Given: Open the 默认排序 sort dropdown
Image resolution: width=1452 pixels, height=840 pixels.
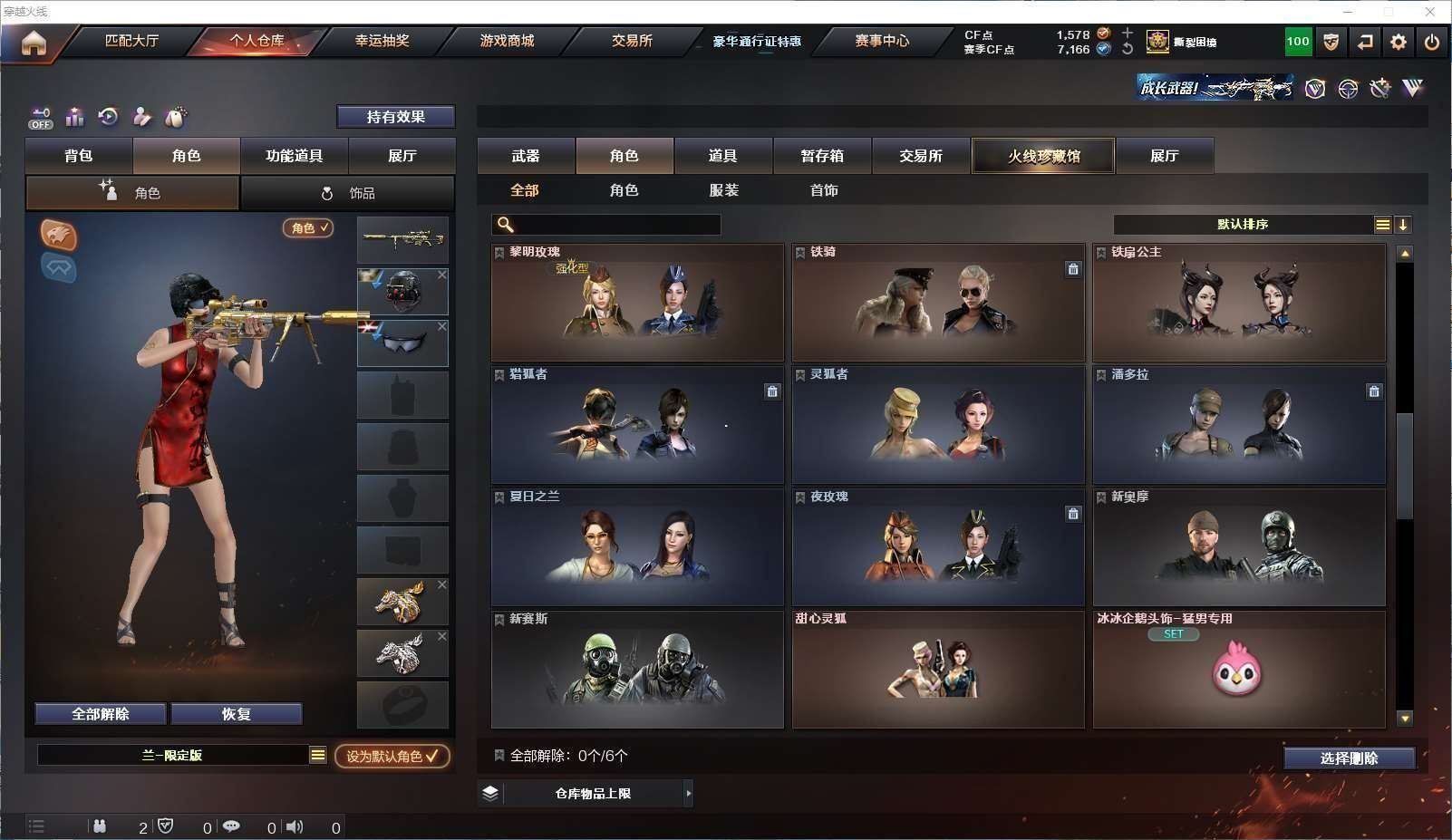Looking at the screenshot, I should click(1243, 225).
